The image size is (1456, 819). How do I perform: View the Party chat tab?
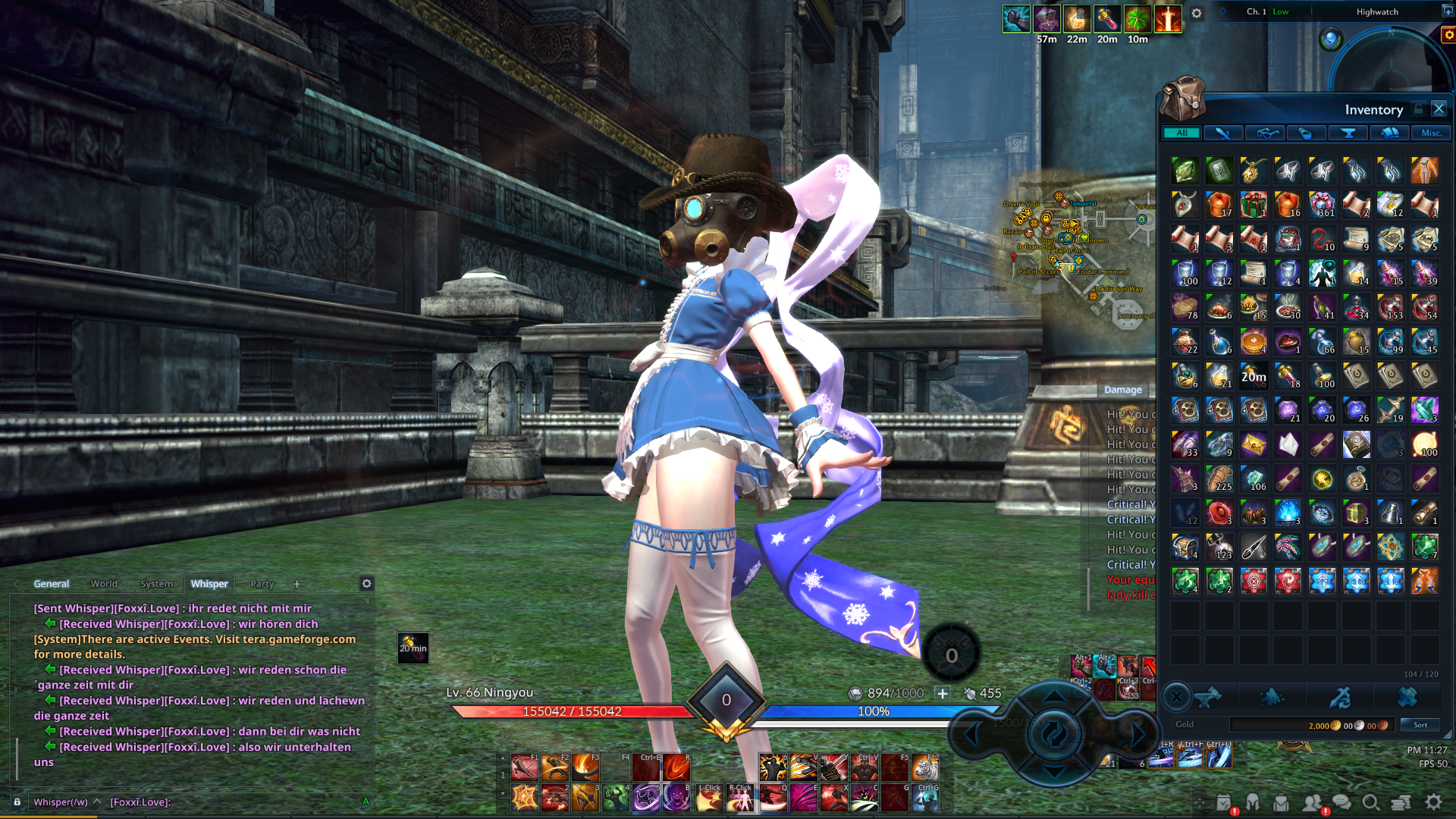coord(262,584)
